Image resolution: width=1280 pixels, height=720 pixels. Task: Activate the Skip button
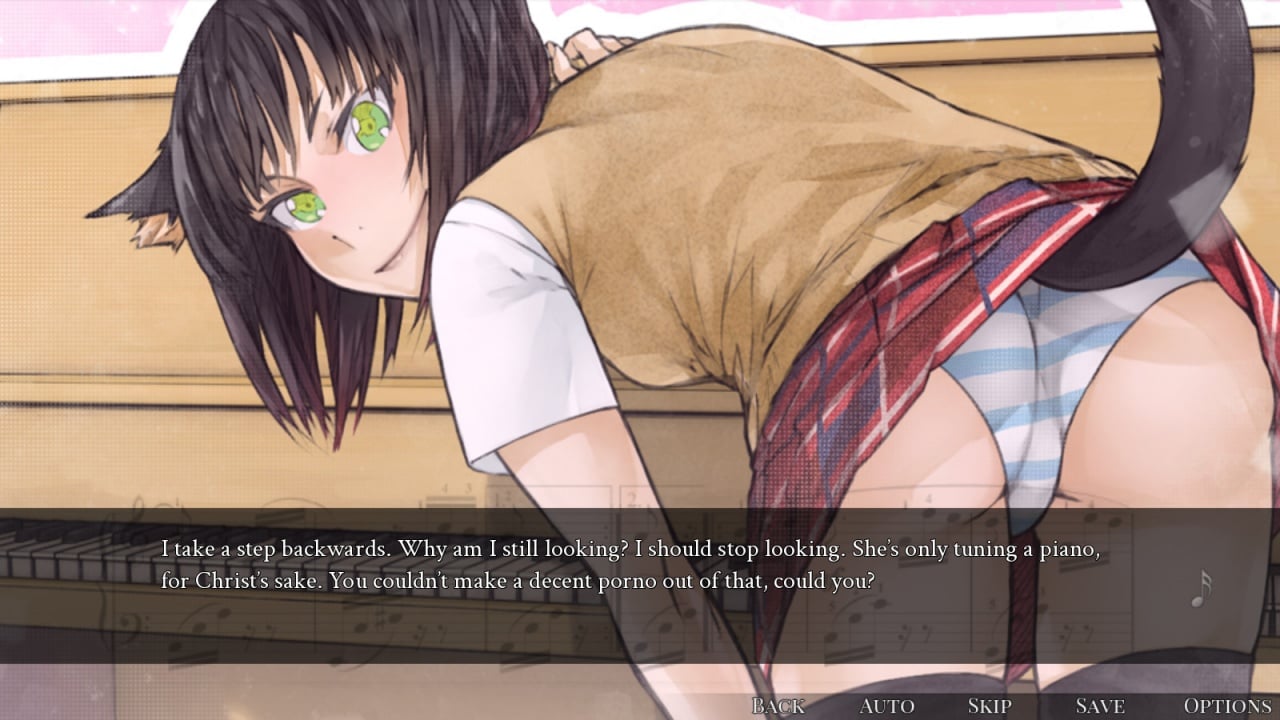point(989,706)
